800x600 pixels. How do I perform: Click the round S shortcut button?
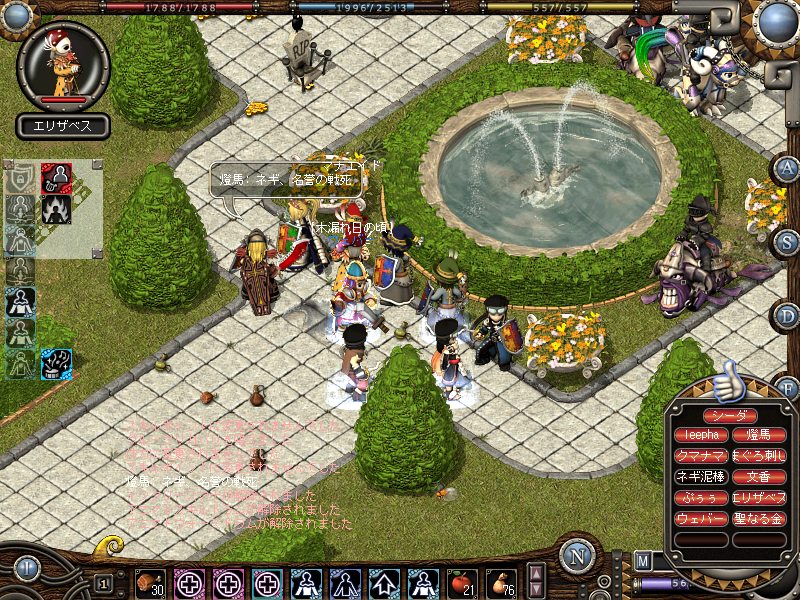[787, 241]
